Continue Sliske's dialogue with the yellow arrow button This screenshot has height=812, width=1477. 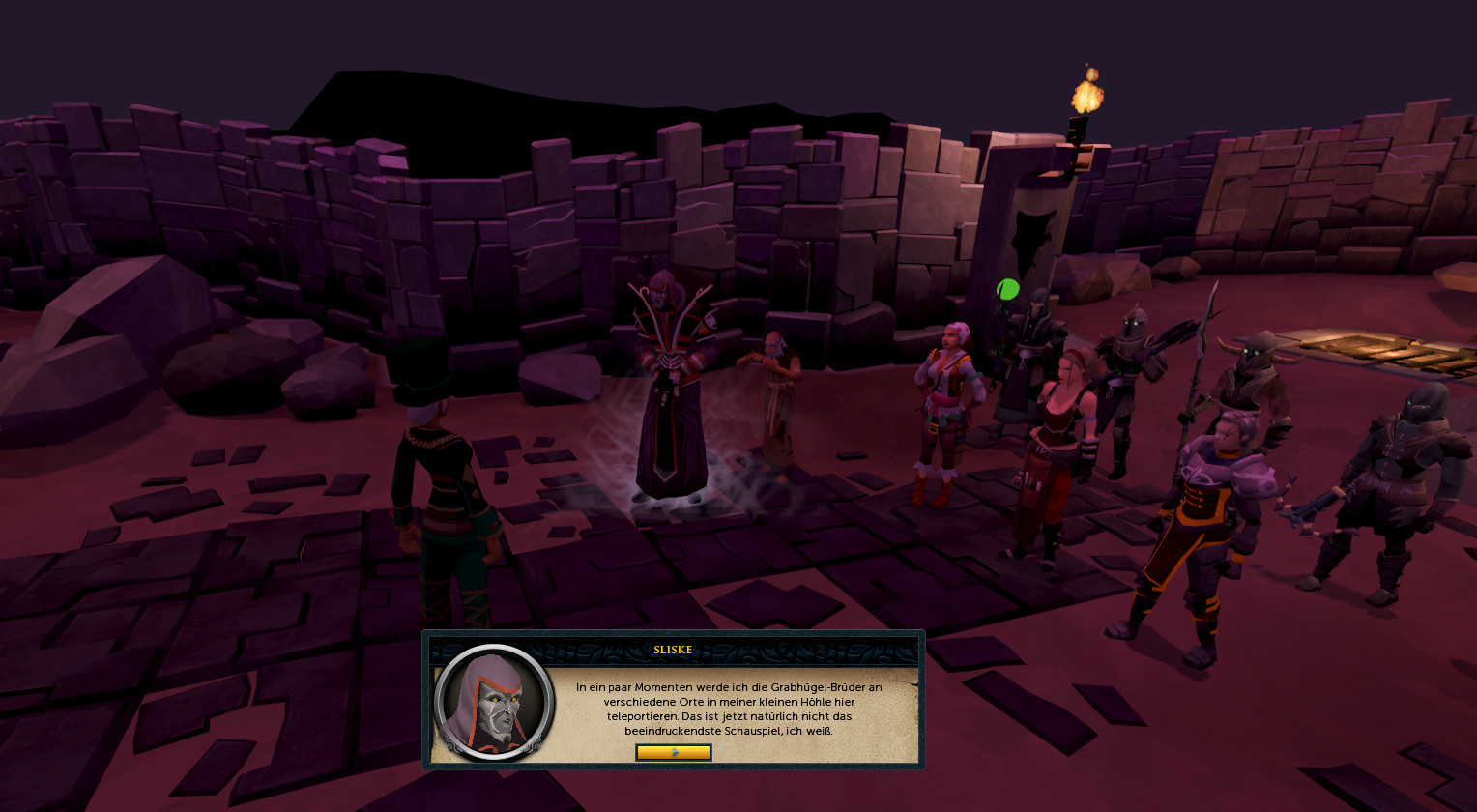(x=674, y=752)
